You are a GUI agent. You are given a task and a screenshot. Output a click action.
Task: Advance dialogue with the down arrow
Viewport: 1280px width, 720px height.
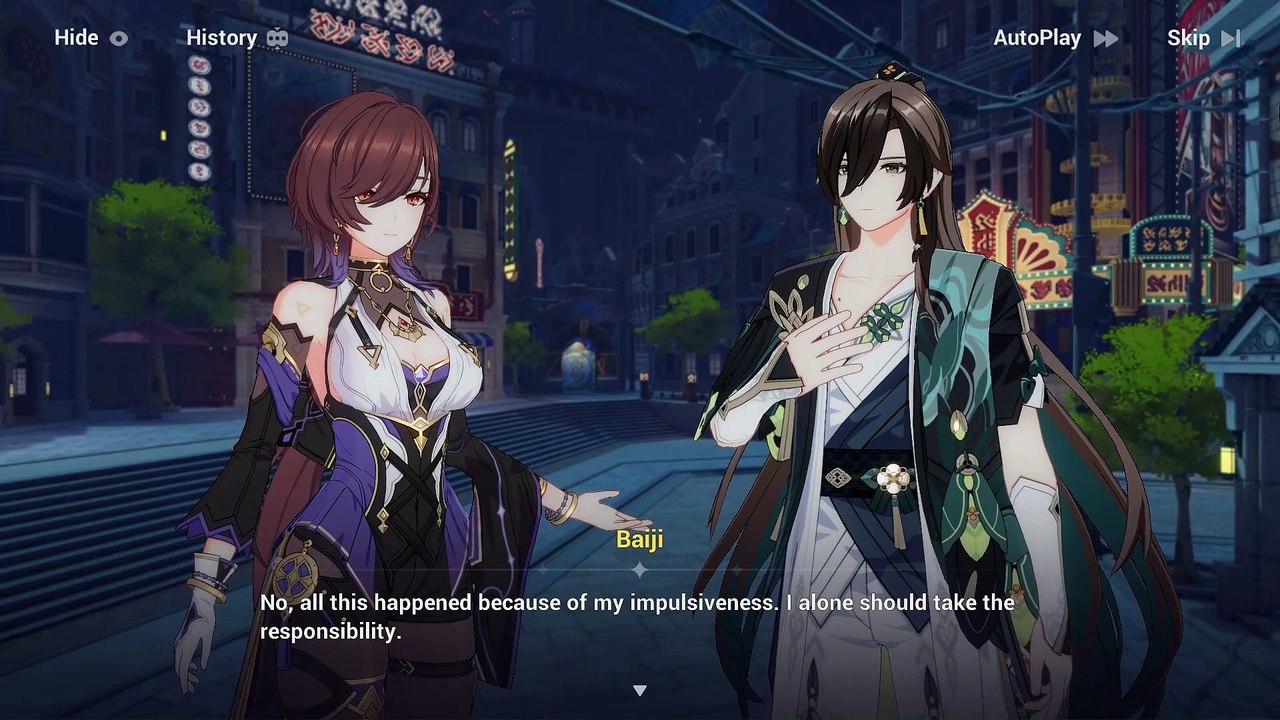point(640,690)
